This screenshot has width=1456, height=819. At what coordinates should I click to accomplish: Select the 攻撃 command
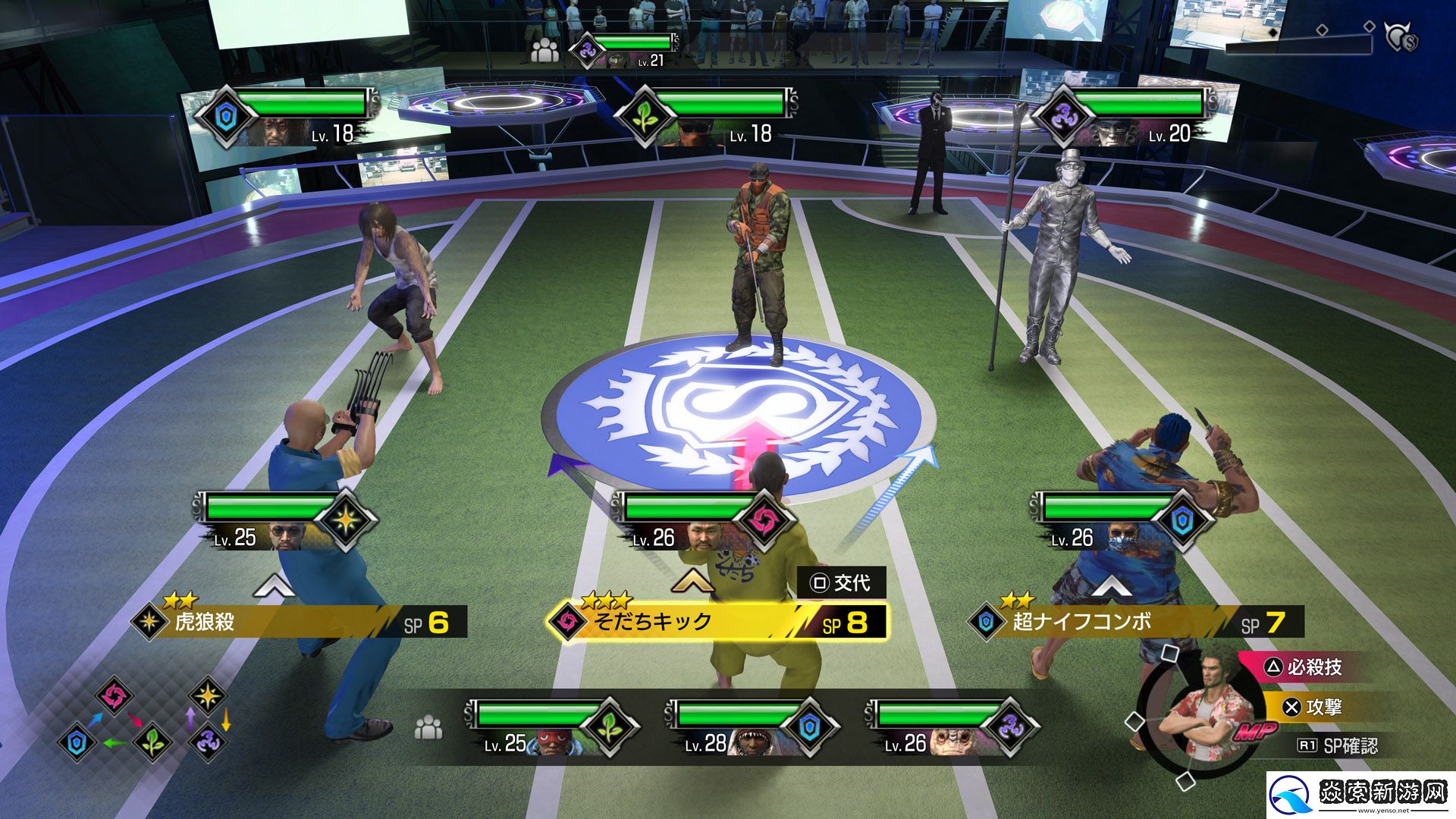(1323, 708)
